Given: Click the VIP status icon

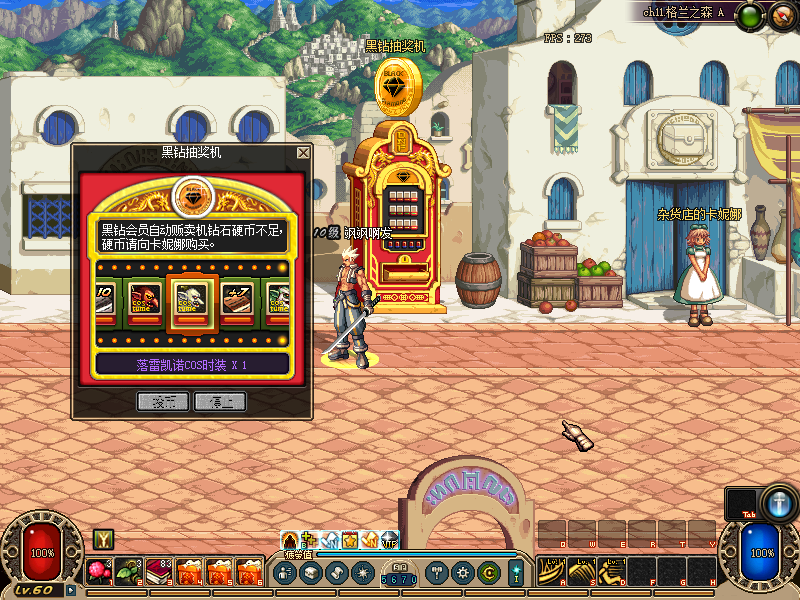Looking at the screenshot, I should coord(390,540).
